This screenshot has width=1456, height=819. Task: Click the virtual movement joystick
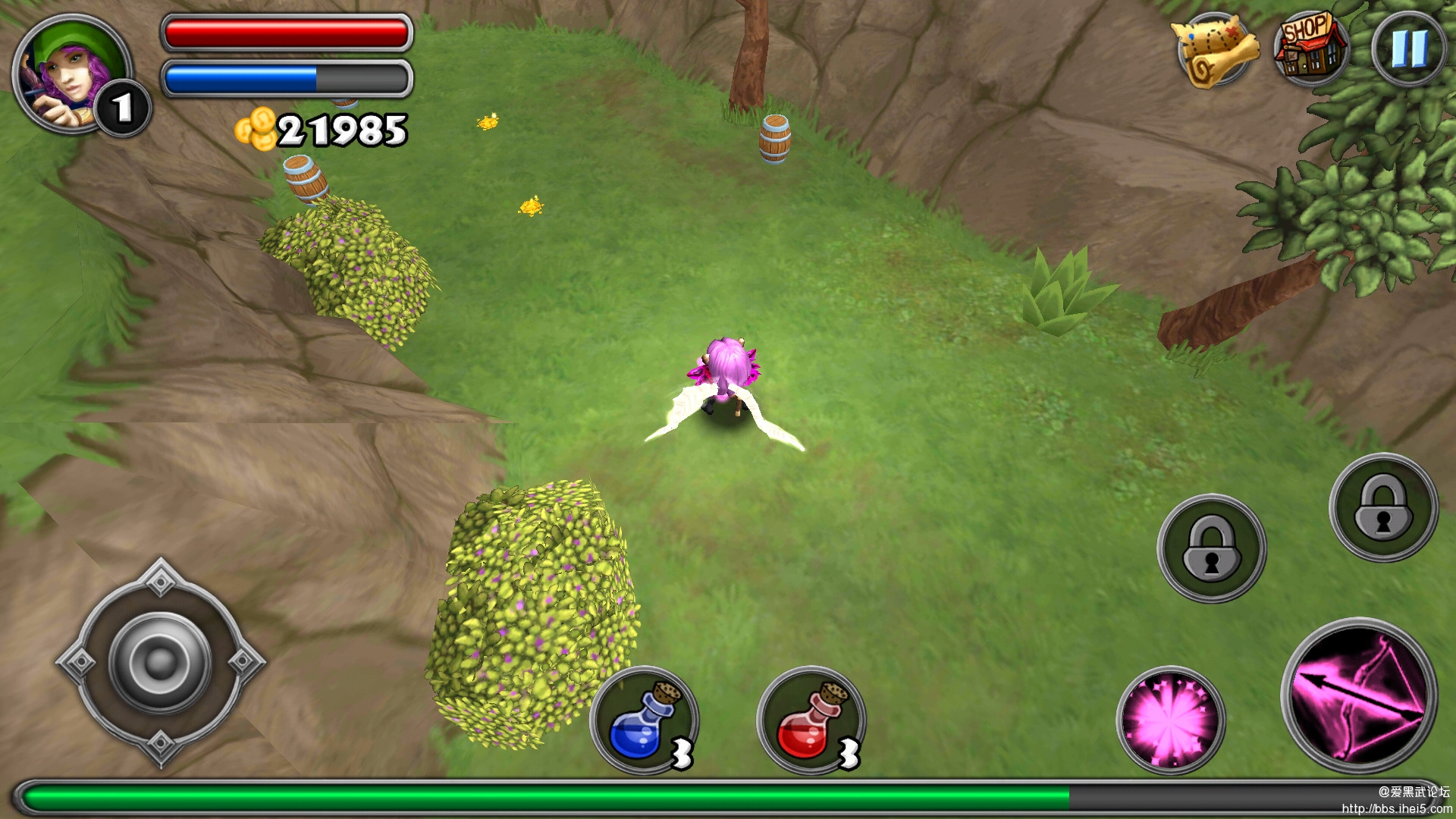tap(160, 662)
